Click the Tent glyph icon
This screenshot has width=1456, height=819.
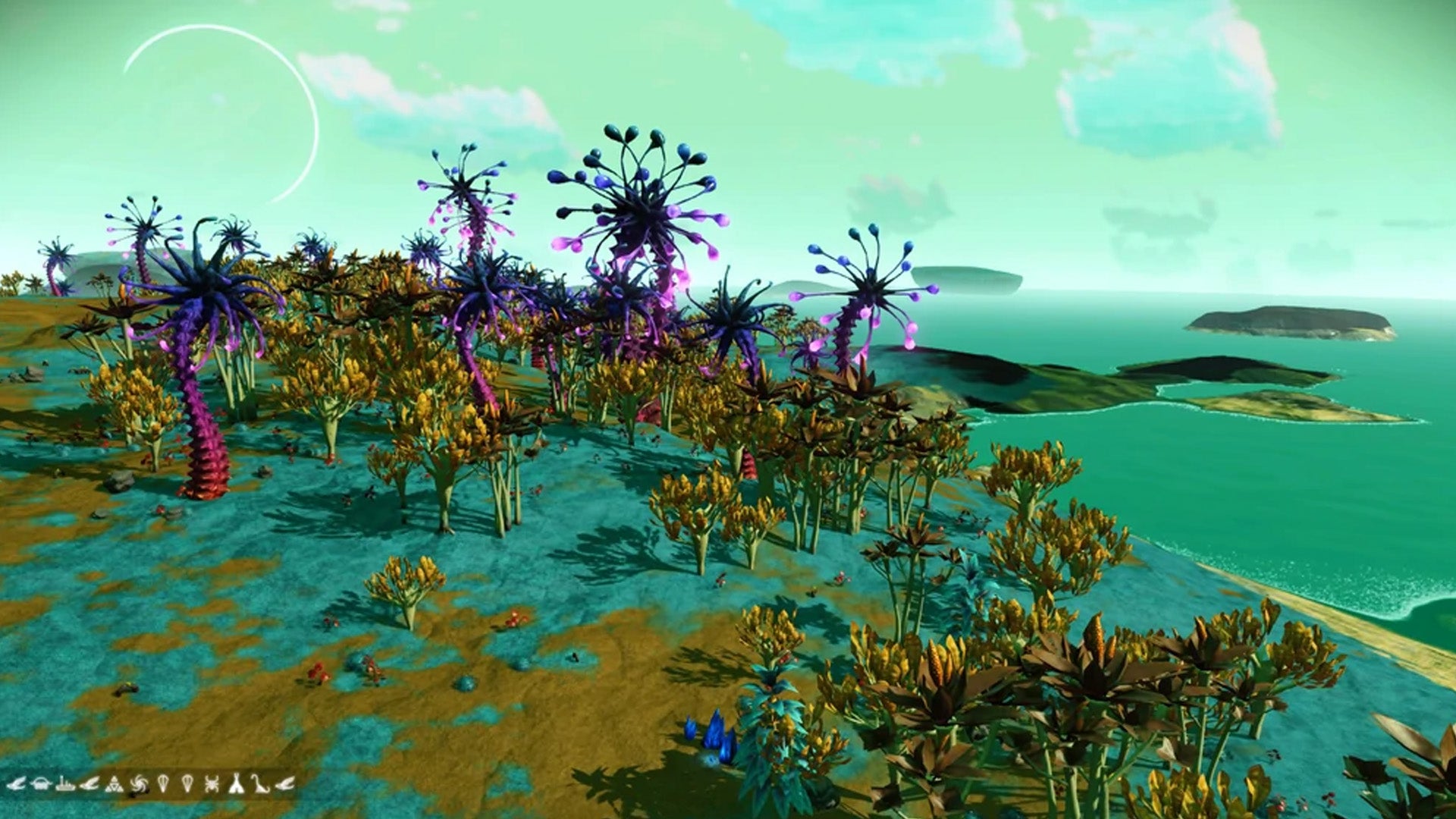(x=237, y=784)
